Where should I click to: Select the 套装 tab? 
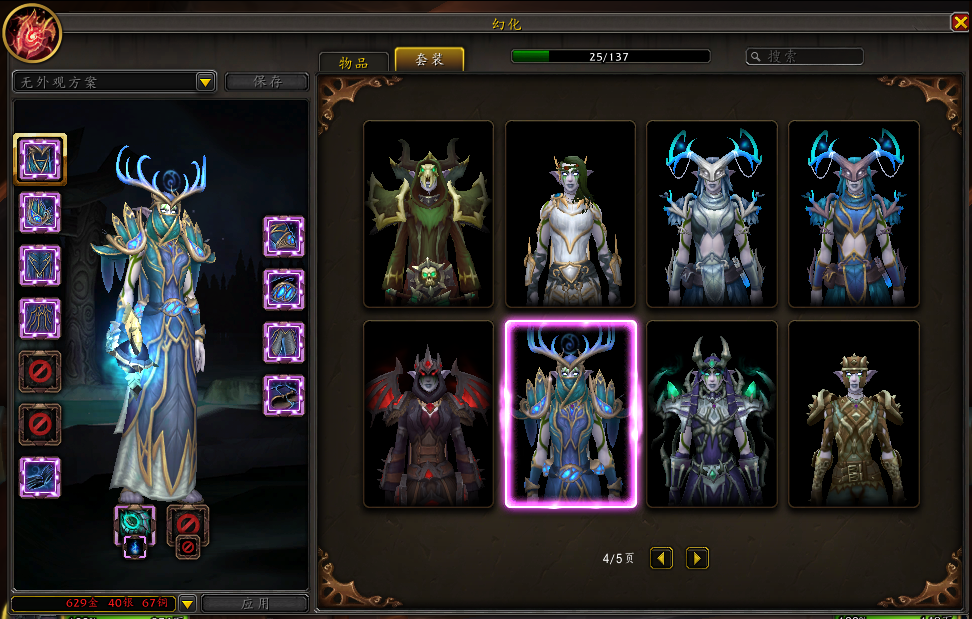tap(429, 60)
